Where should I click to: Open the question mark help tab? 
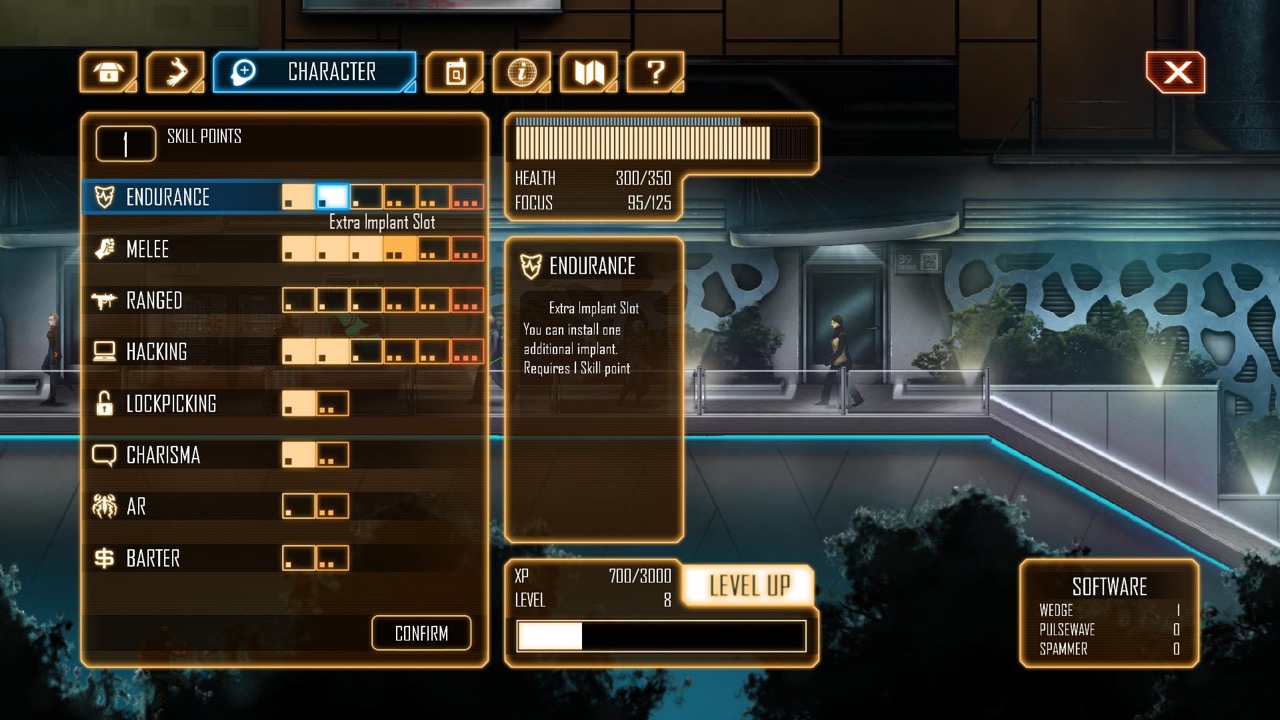(x=655, y=72)
